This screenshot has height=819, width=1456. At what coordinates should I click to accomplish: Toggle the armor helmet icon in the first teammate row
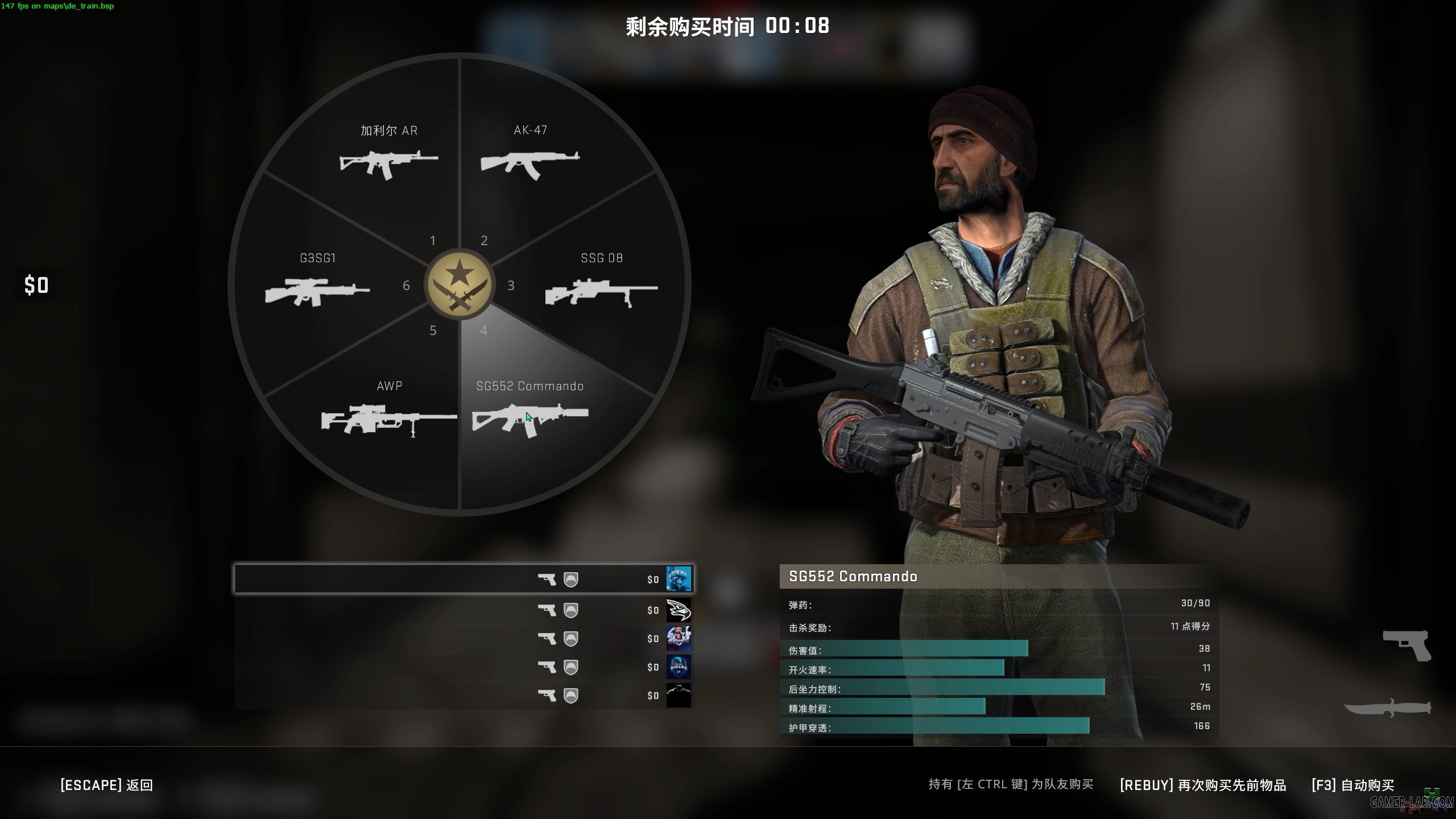572,579
